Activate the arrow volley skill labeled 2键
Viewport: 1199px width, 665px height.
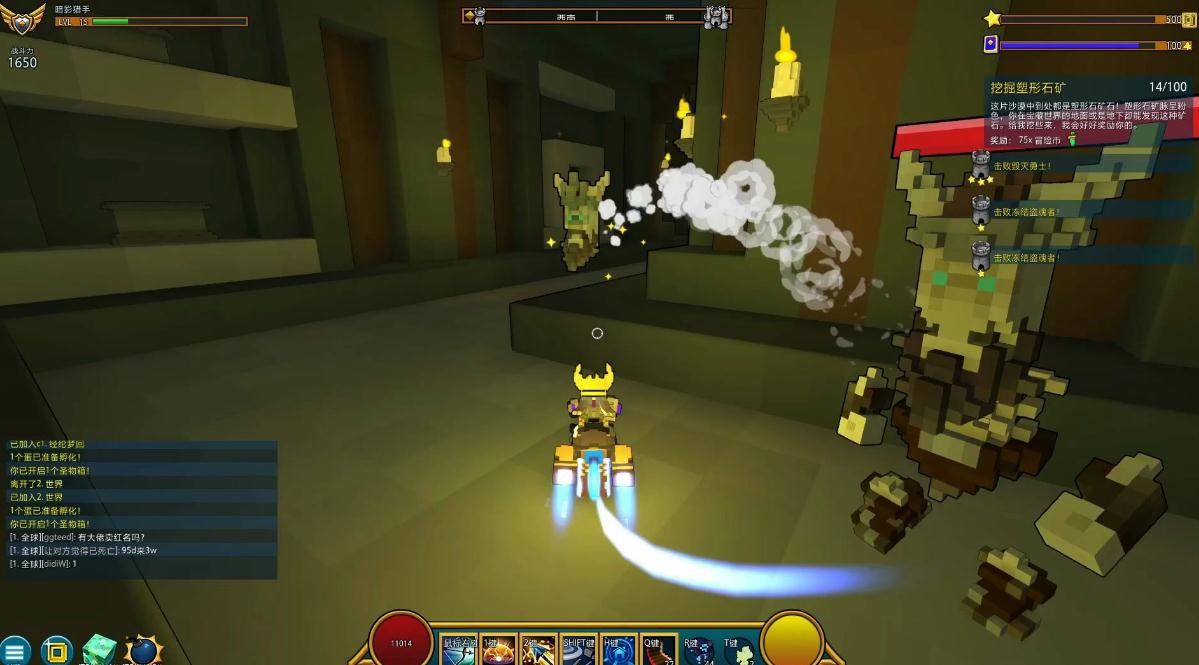(538, 650)
